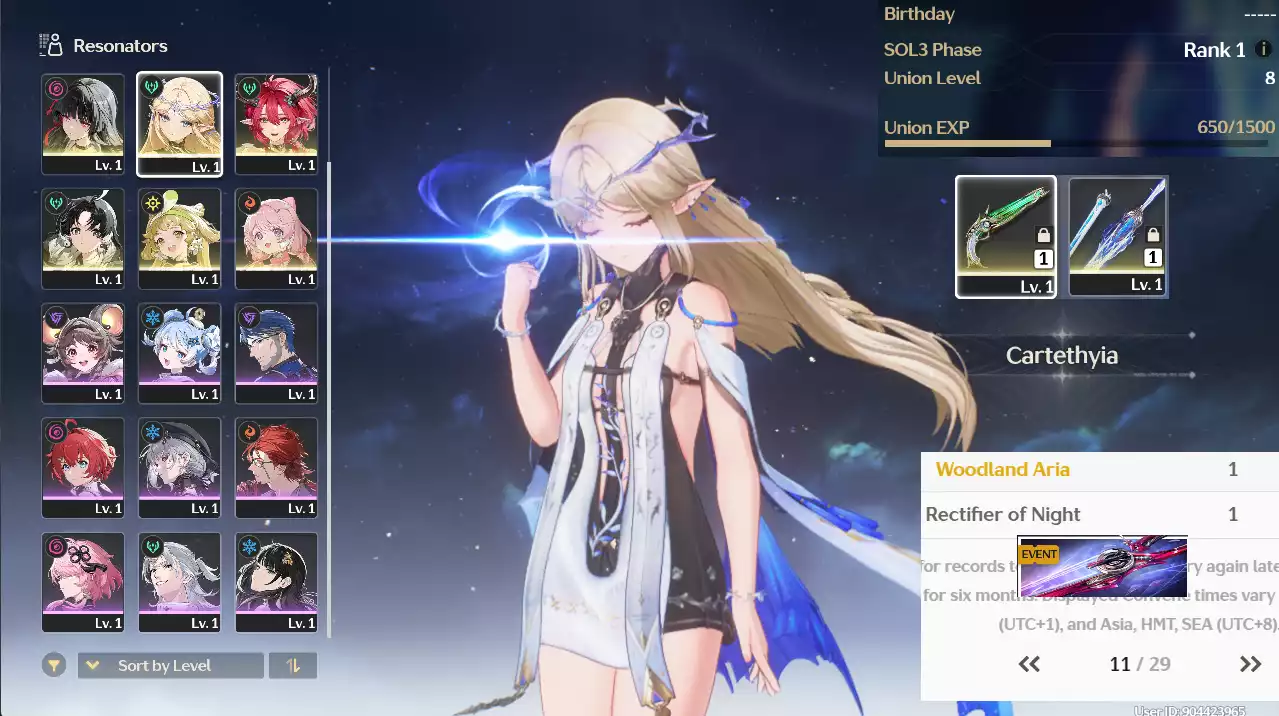Click the Rectifier of Night row

tap(1099, 515)
